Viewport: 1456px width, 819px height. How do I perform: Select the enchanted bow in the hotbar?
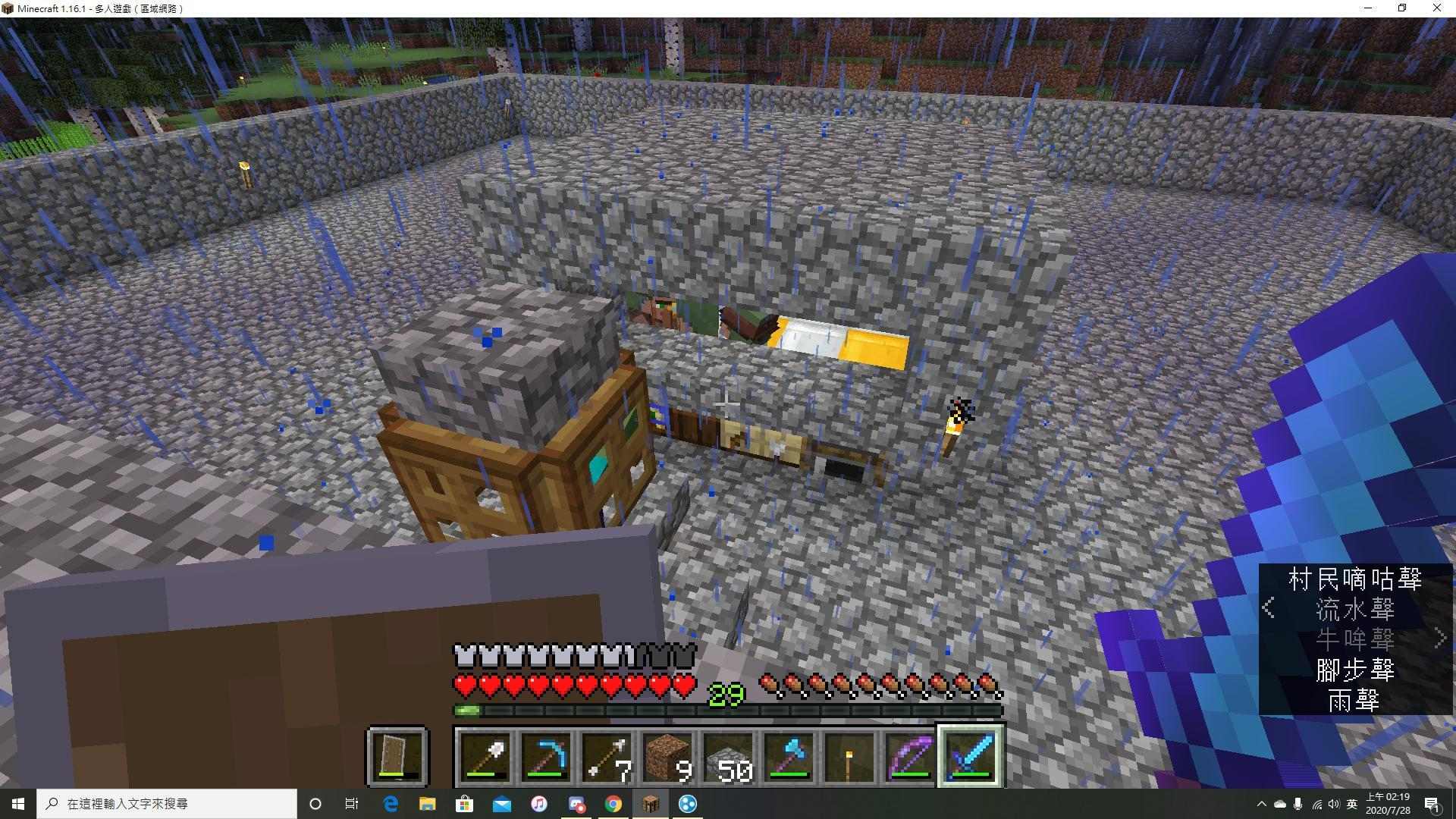point(911,756)
